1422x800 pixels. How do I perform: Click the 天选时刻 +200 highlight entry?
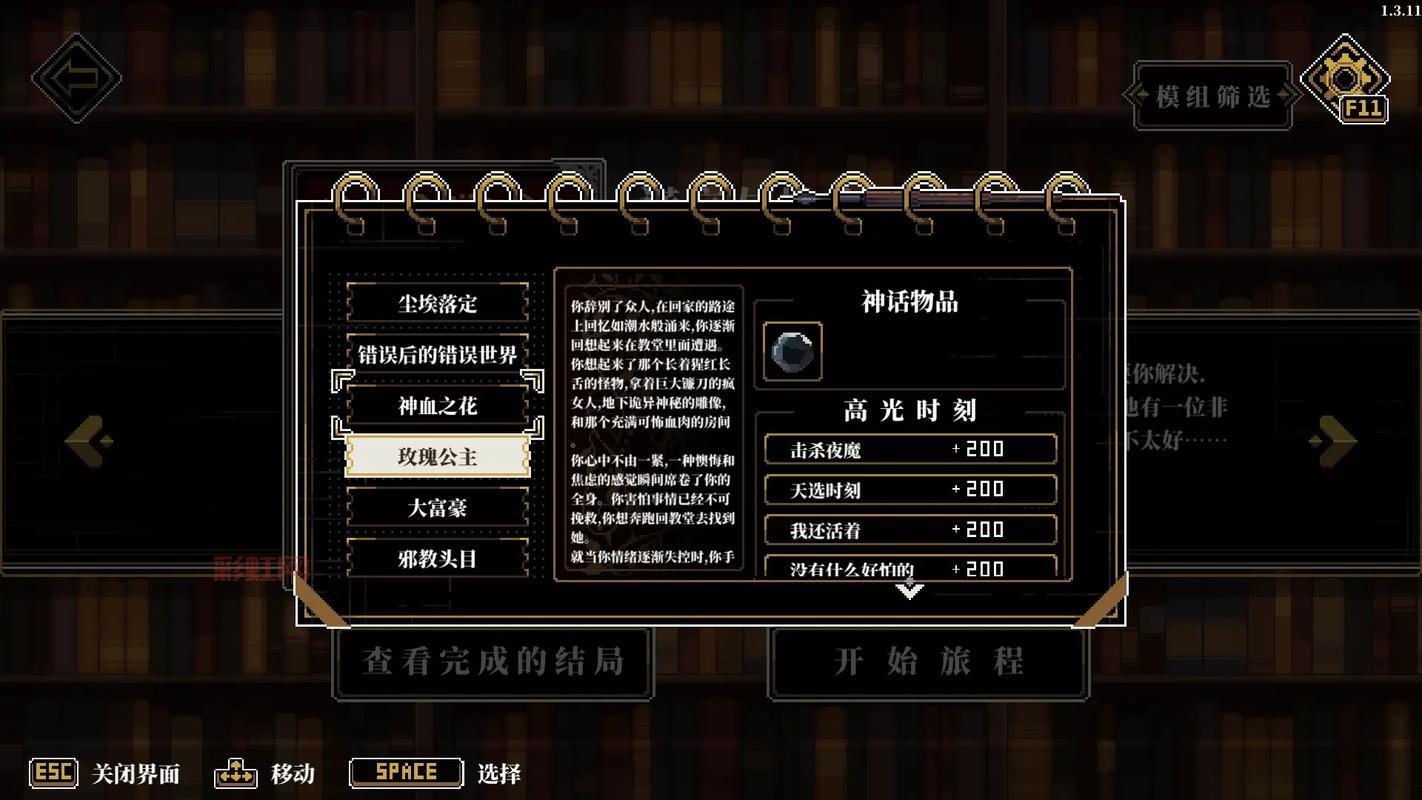click(909, 489)
